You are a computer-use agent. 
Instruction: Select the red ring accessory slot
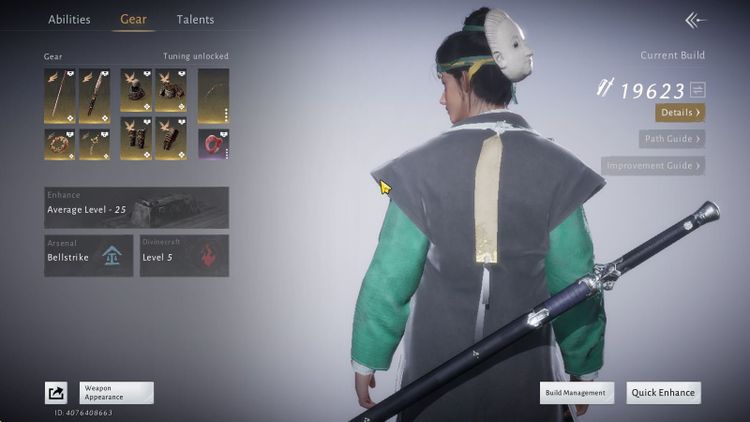[213, 144]
